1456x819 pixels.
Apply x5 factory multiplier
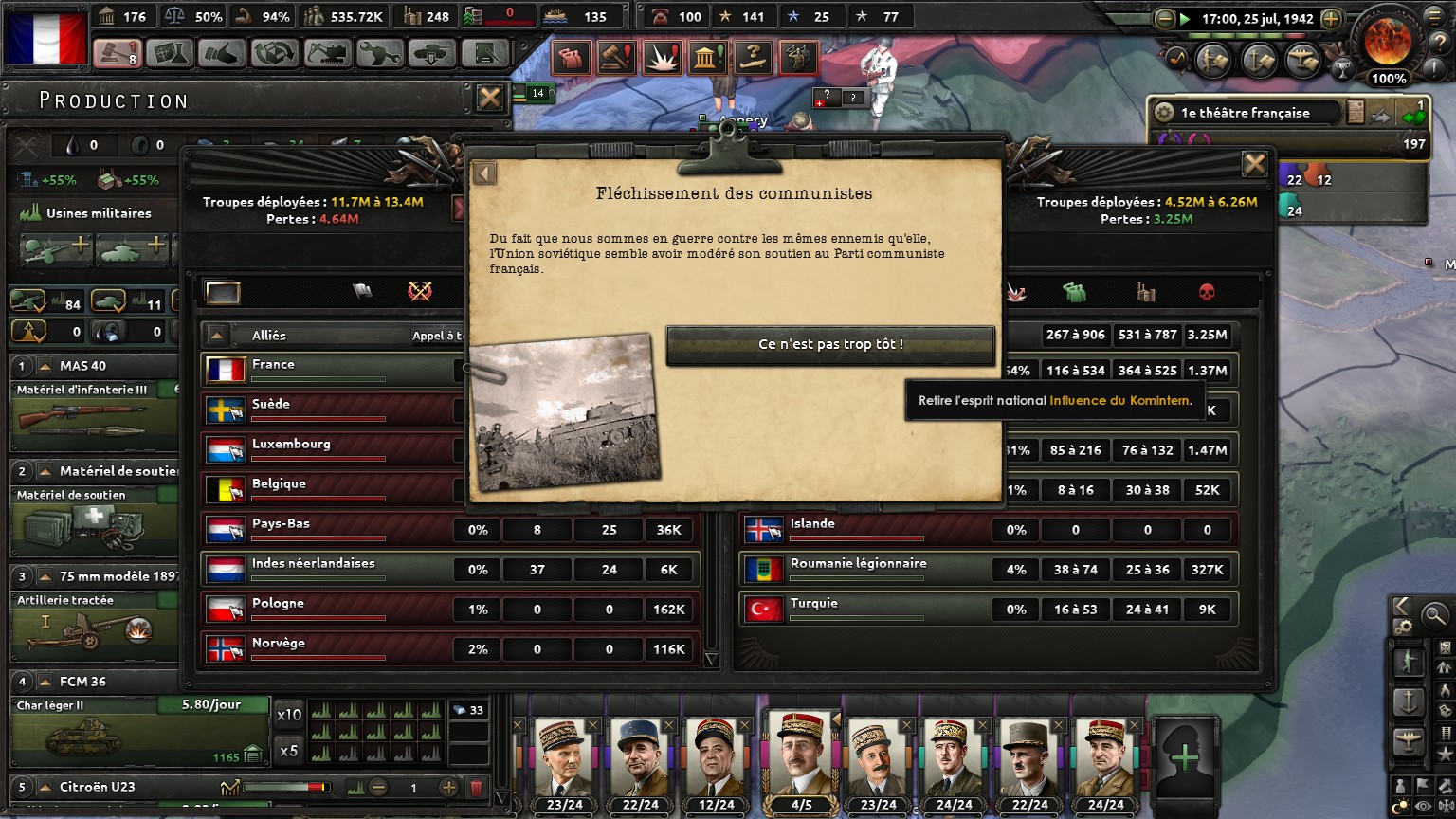289,751
